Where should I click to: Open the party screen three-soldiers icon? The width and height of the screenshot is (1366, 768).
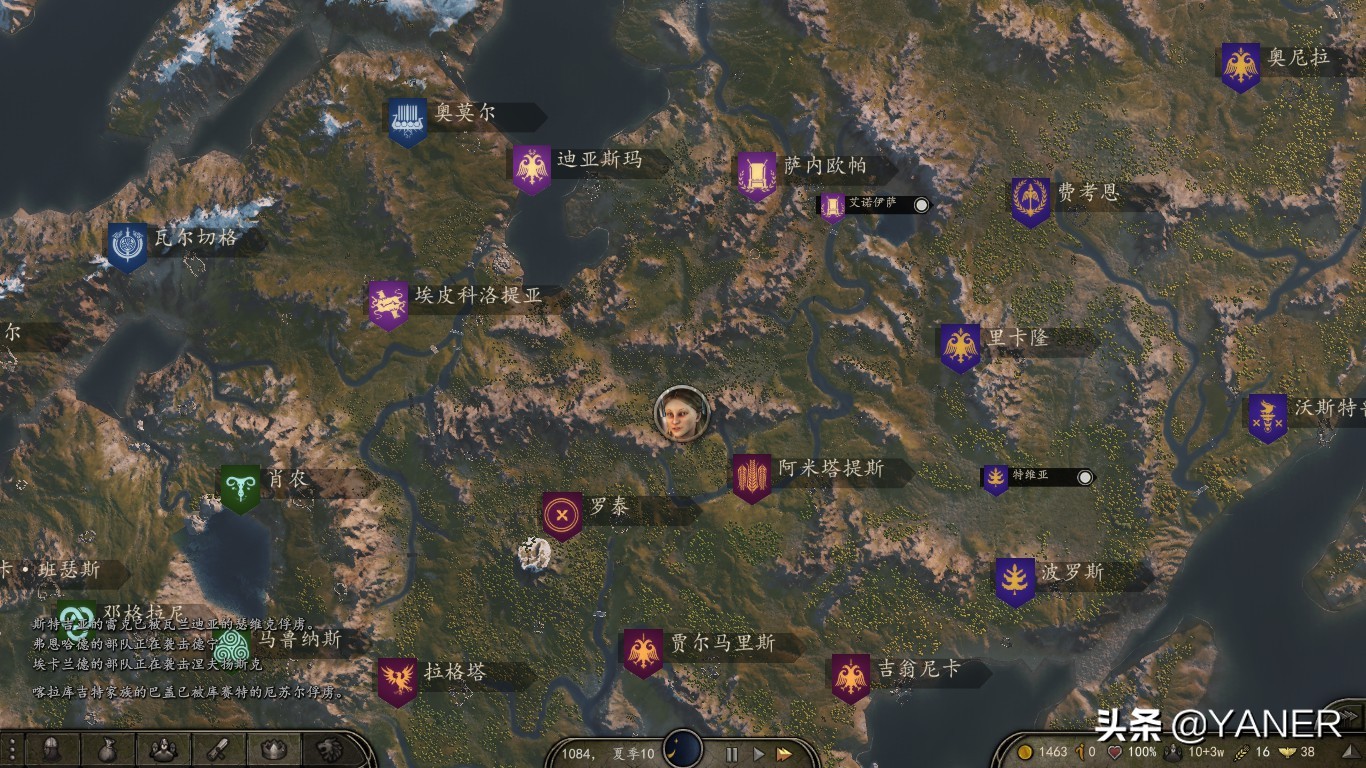tap(162, 749)
